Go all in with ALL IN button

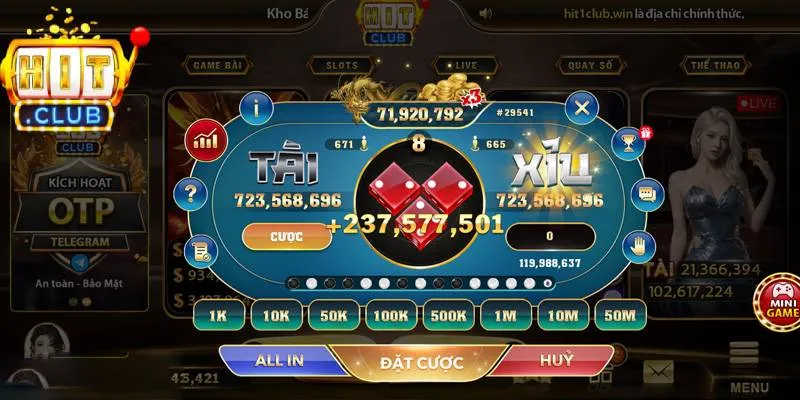(280, 360)
